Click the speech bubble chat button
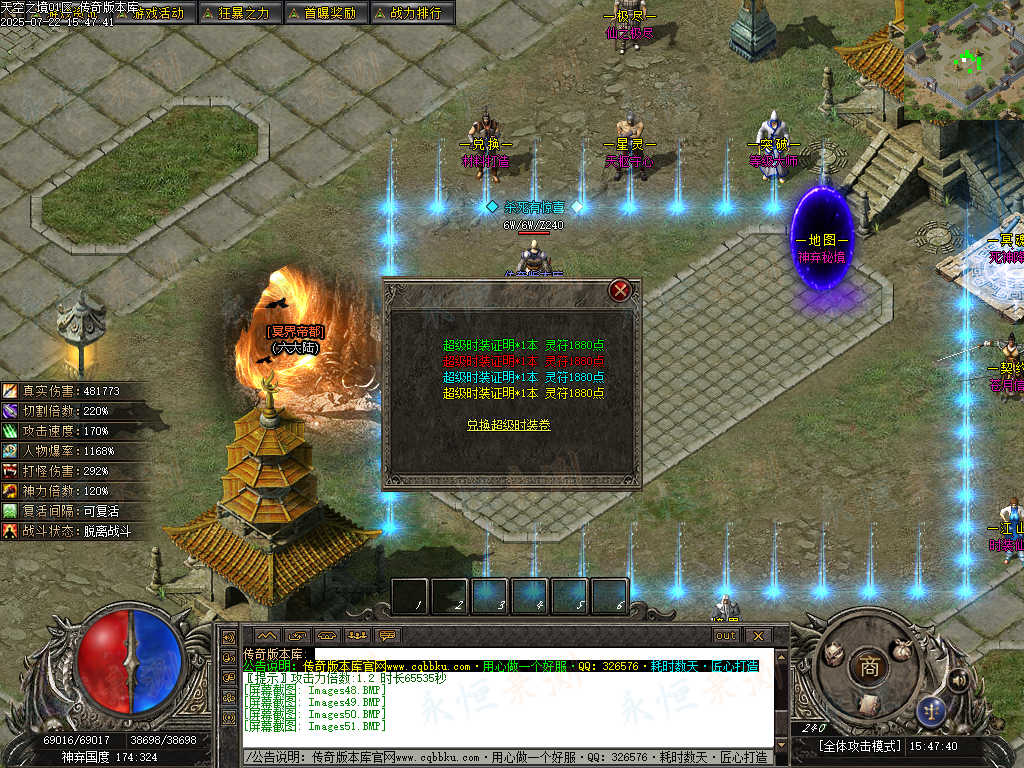The height and width of the screenshot is (768, 1024). pyautogui.click(x=387, y=635)
